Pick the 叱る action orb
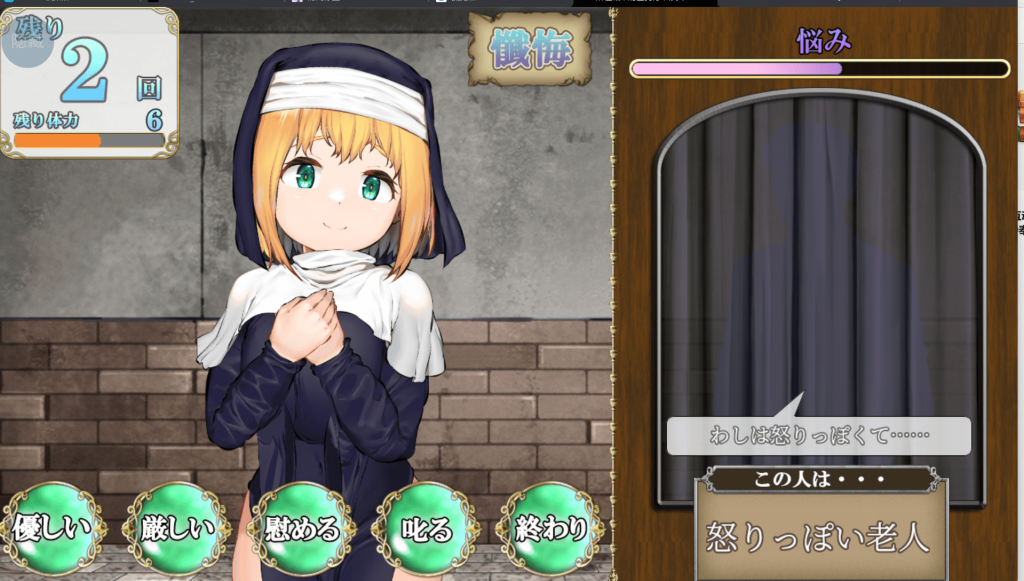 pos(425,528)
